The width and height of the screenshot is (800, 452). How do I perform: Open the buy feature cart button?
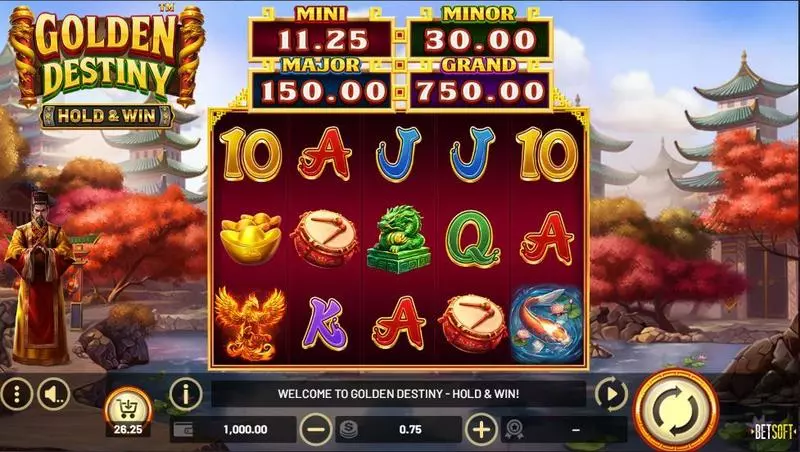pos(127,405)
